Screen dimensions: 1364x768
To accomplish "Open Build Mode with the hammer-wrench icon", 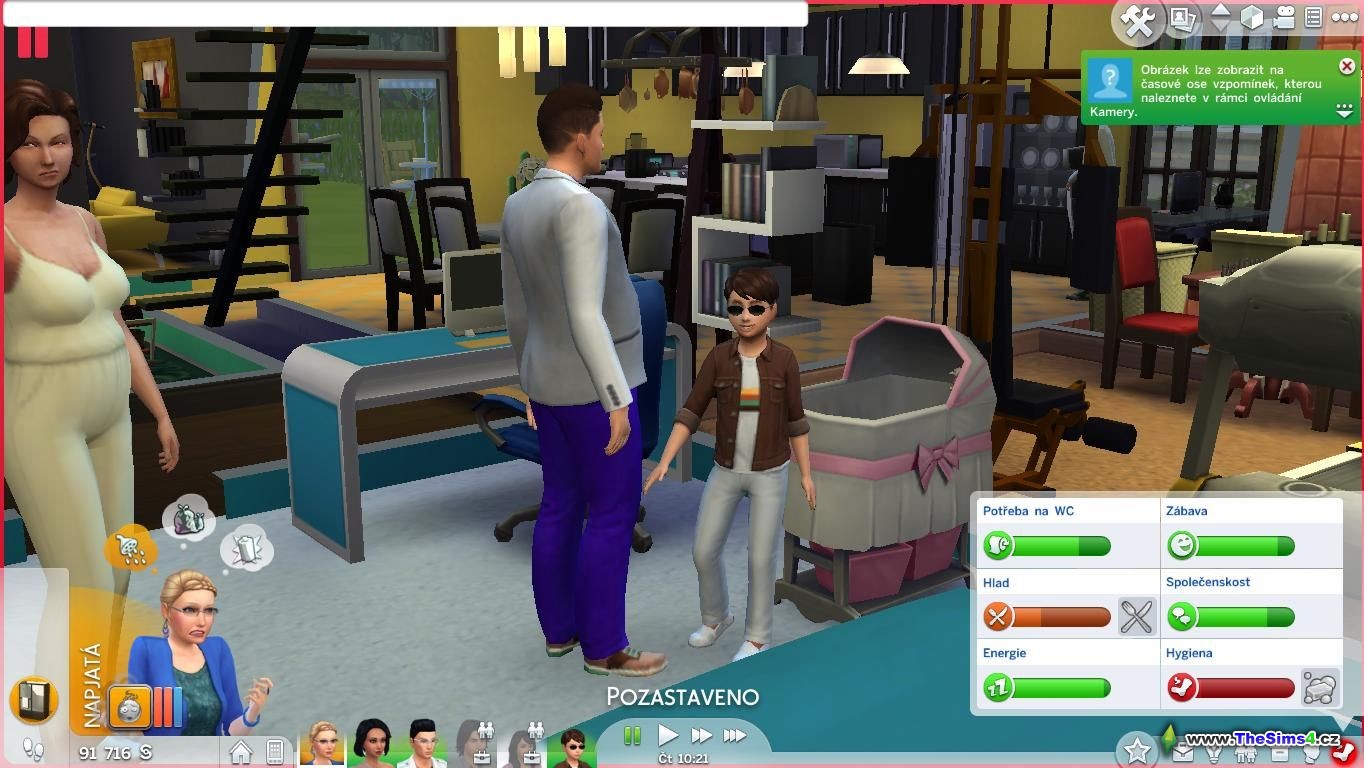I will tap(1137, 21).
